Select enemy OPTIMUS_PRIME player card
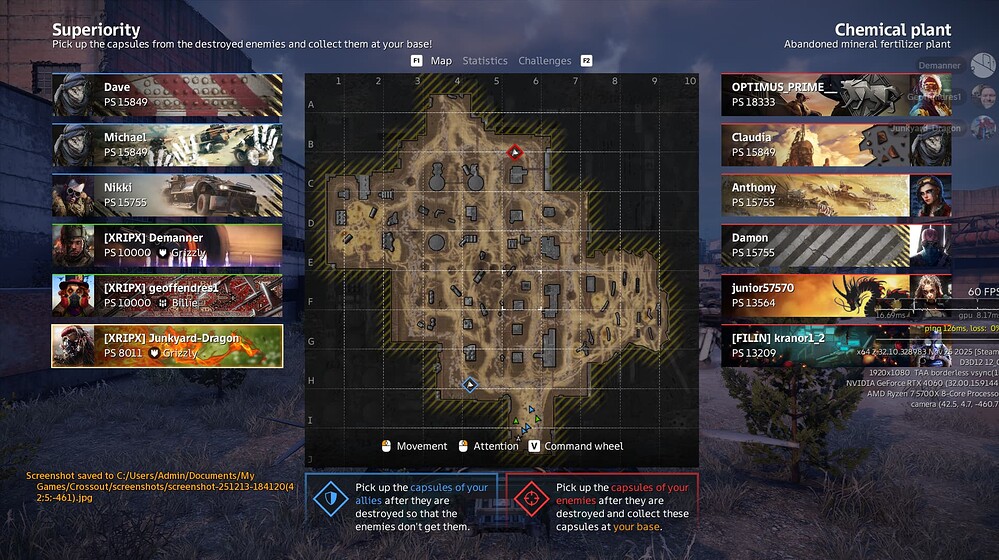Screen dimensions: 999x560 pos(836,95)
